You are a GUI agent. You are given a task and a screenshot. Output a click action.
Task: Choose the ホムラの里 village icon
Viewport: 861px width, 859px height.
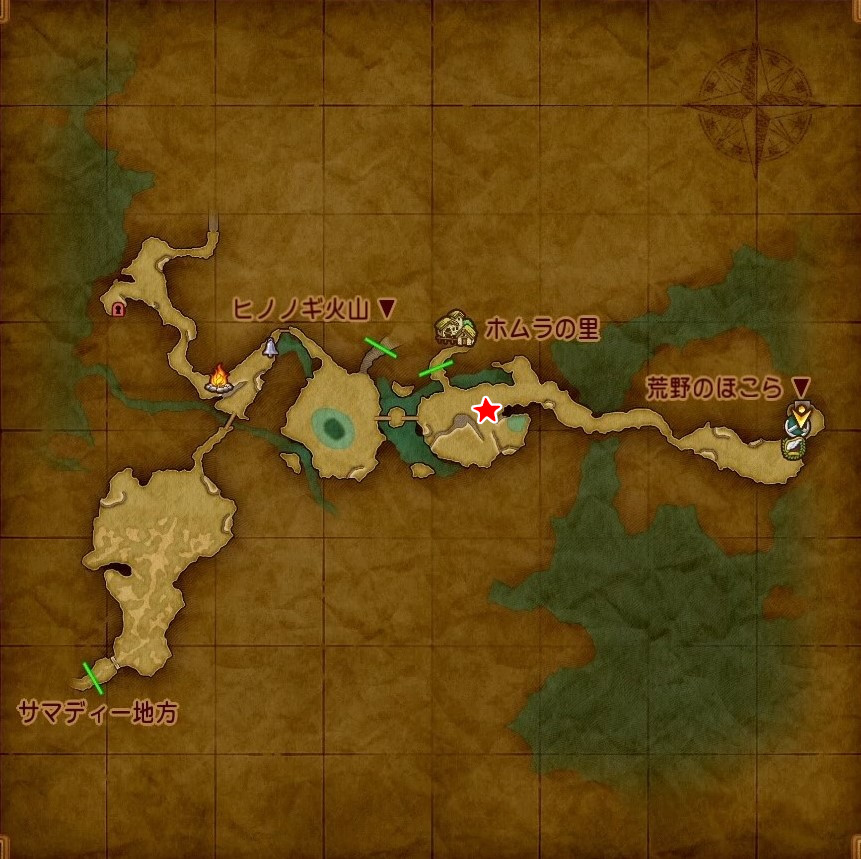[455, 328]
